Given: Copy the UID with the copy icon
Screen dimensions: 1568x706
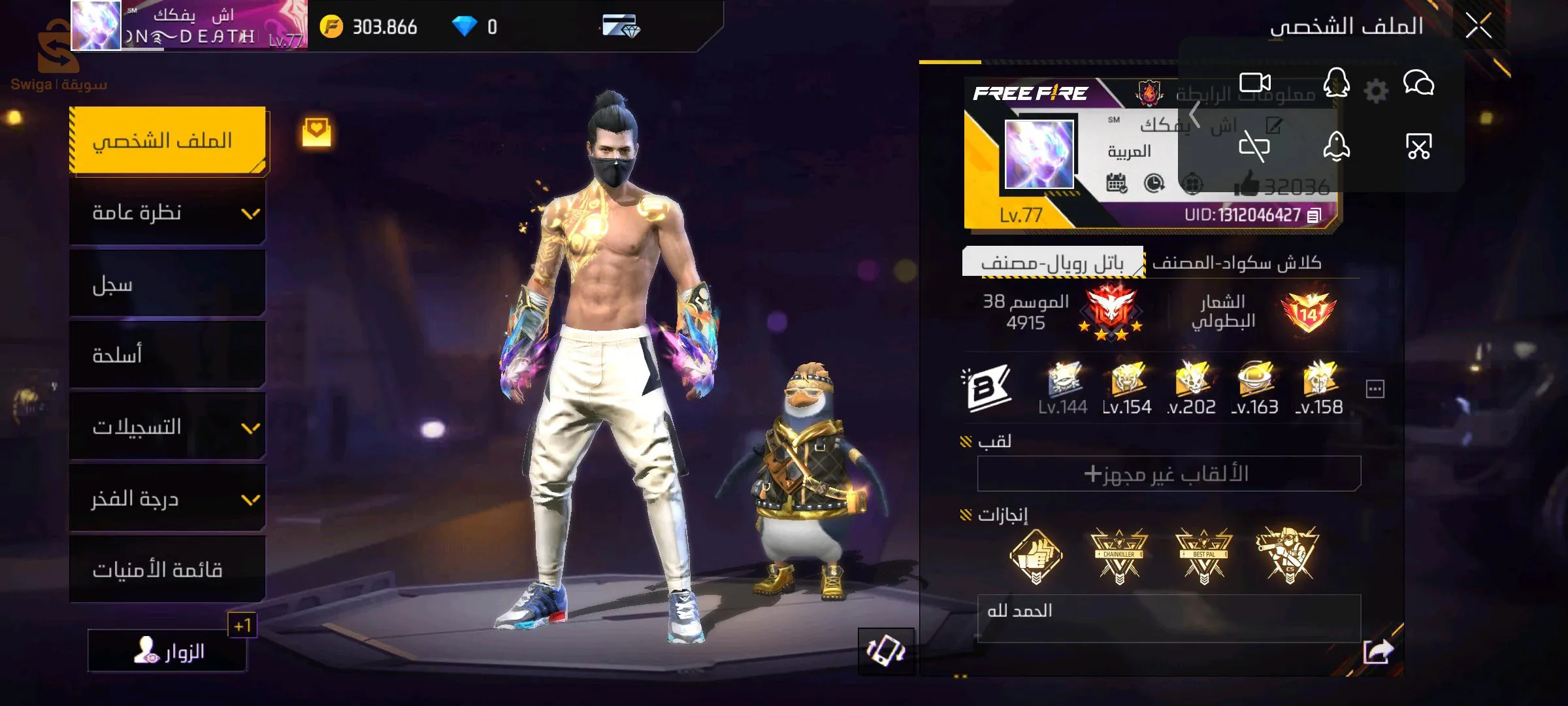Looking at the screenshot, I should [x=1314, y=215].
